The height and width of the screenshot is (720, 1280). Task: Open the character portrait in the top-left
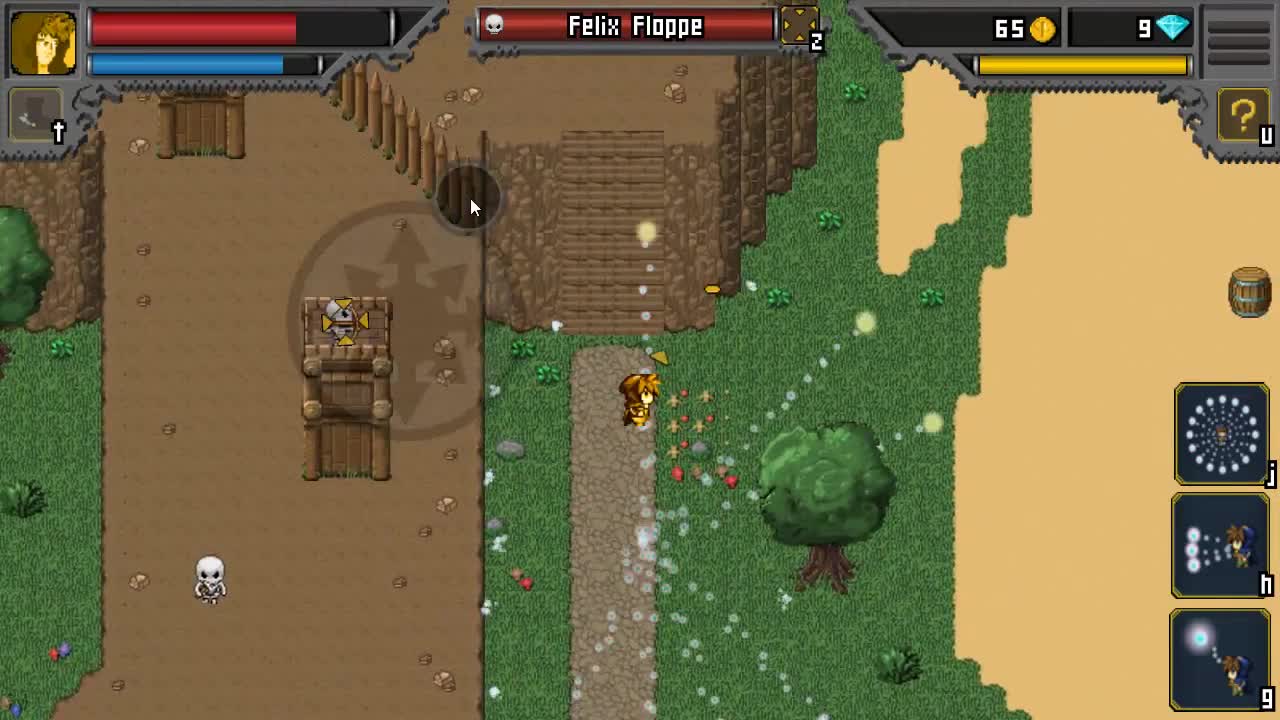(x=41, y=41)
